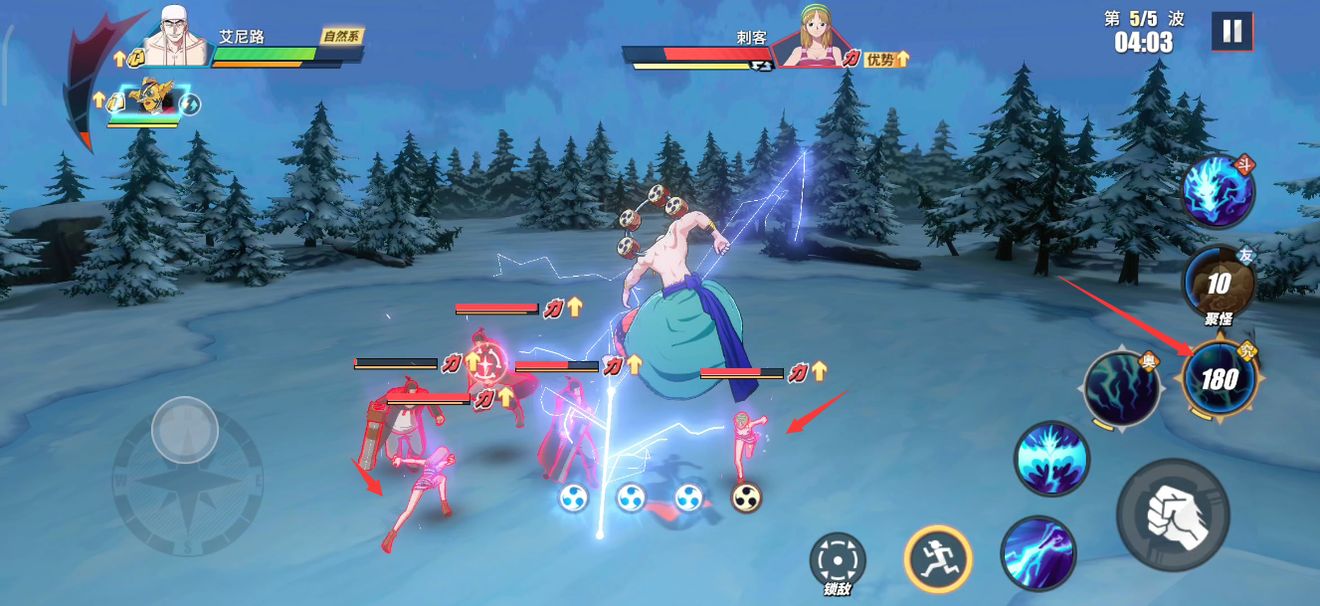1320x606 pixels.
Task: Select the ultimate skill showing 180
Action: (1218, 378)
